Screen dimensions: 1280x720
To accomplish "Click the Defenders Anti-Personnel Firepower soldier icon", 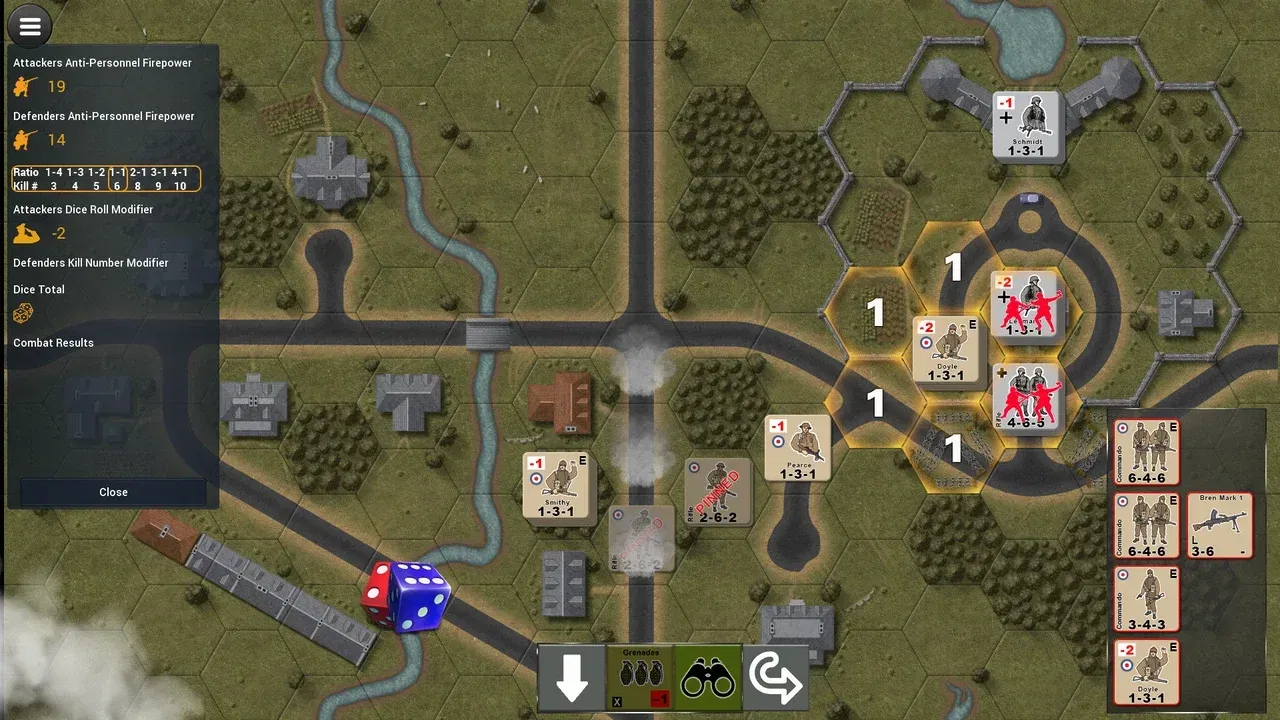I will click(21, 140).
